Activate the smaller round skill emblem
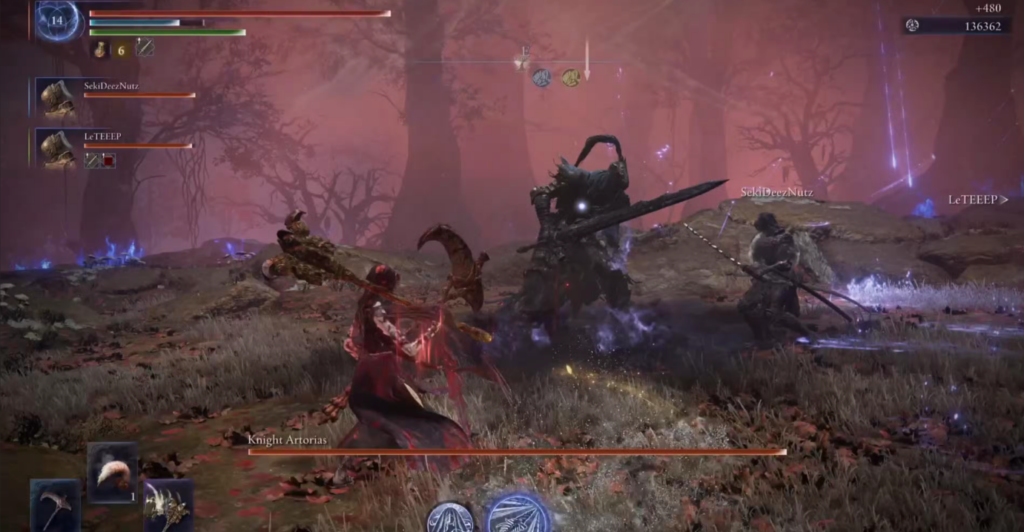 (450, 518)
